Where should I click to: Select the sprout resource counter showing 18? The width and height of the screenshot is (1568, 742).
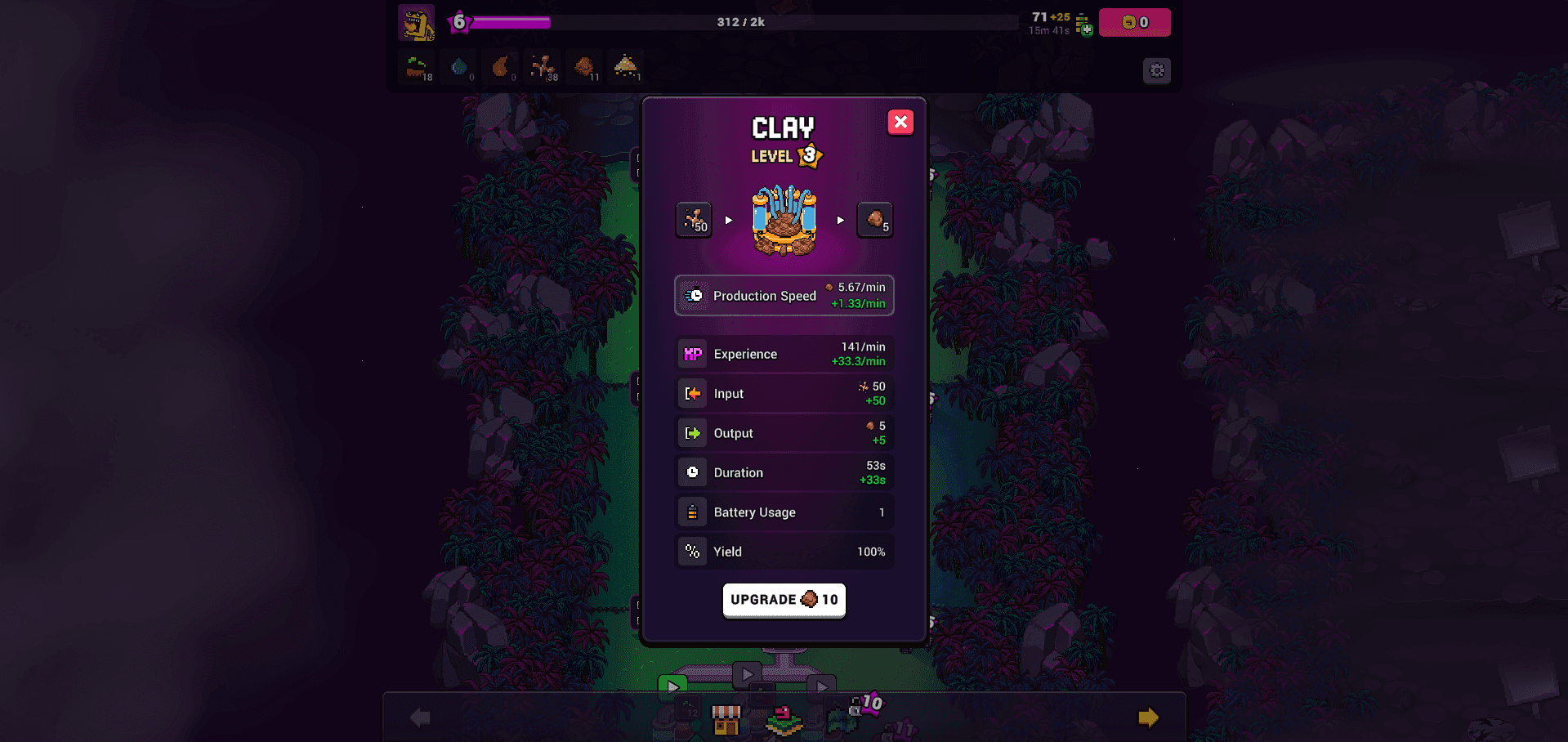tap(417, 67)
